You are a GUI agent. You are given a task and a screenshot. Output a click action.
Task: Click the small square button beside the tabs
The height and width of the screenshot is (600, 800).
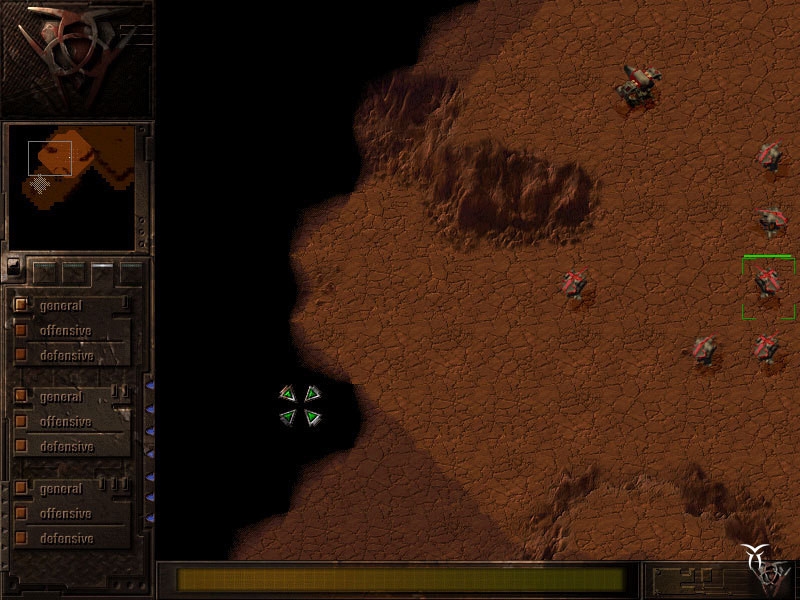coord(13,268)
